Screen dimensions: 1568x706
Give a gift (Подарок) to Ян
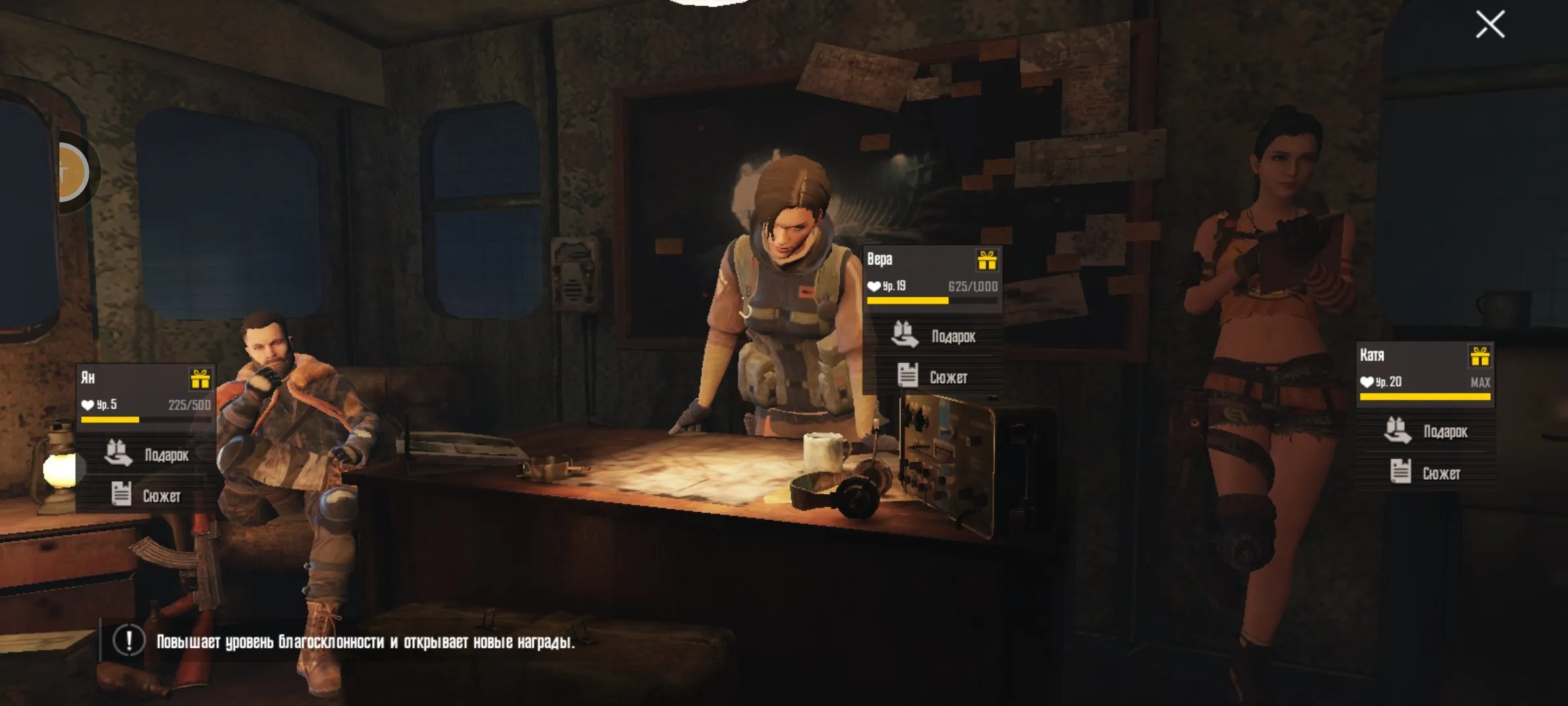coord(147,454)
